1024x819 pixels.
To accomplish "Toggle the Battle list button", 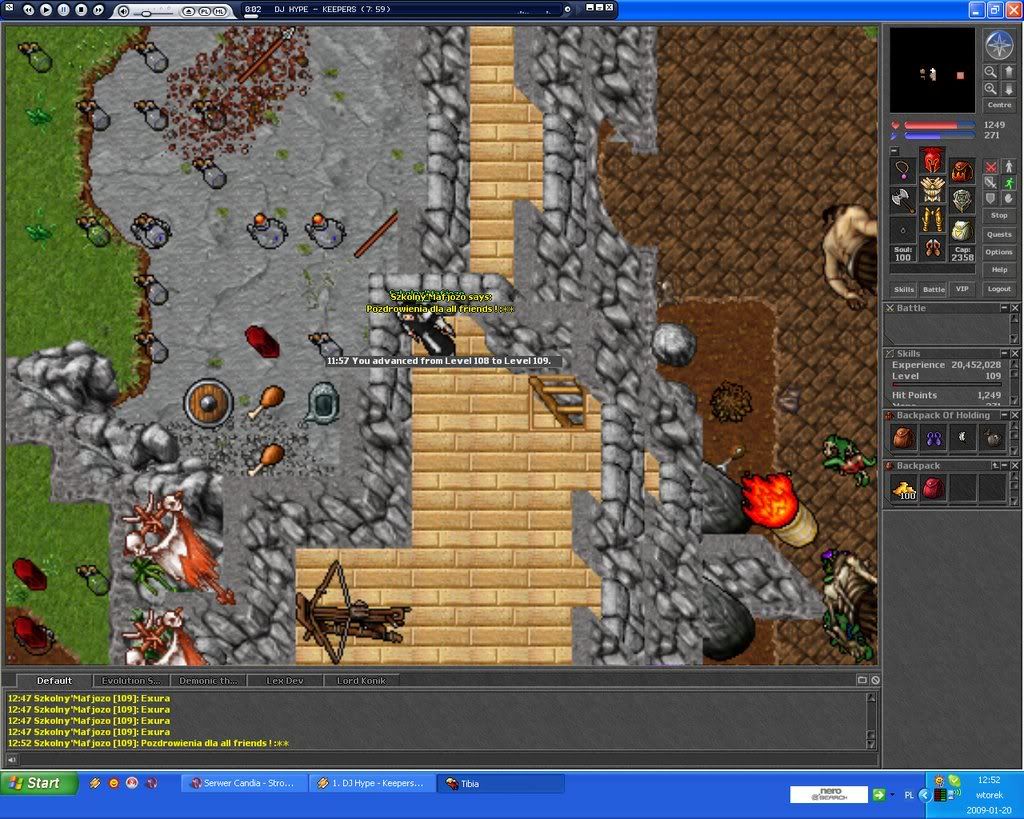I will pos(933,289).
